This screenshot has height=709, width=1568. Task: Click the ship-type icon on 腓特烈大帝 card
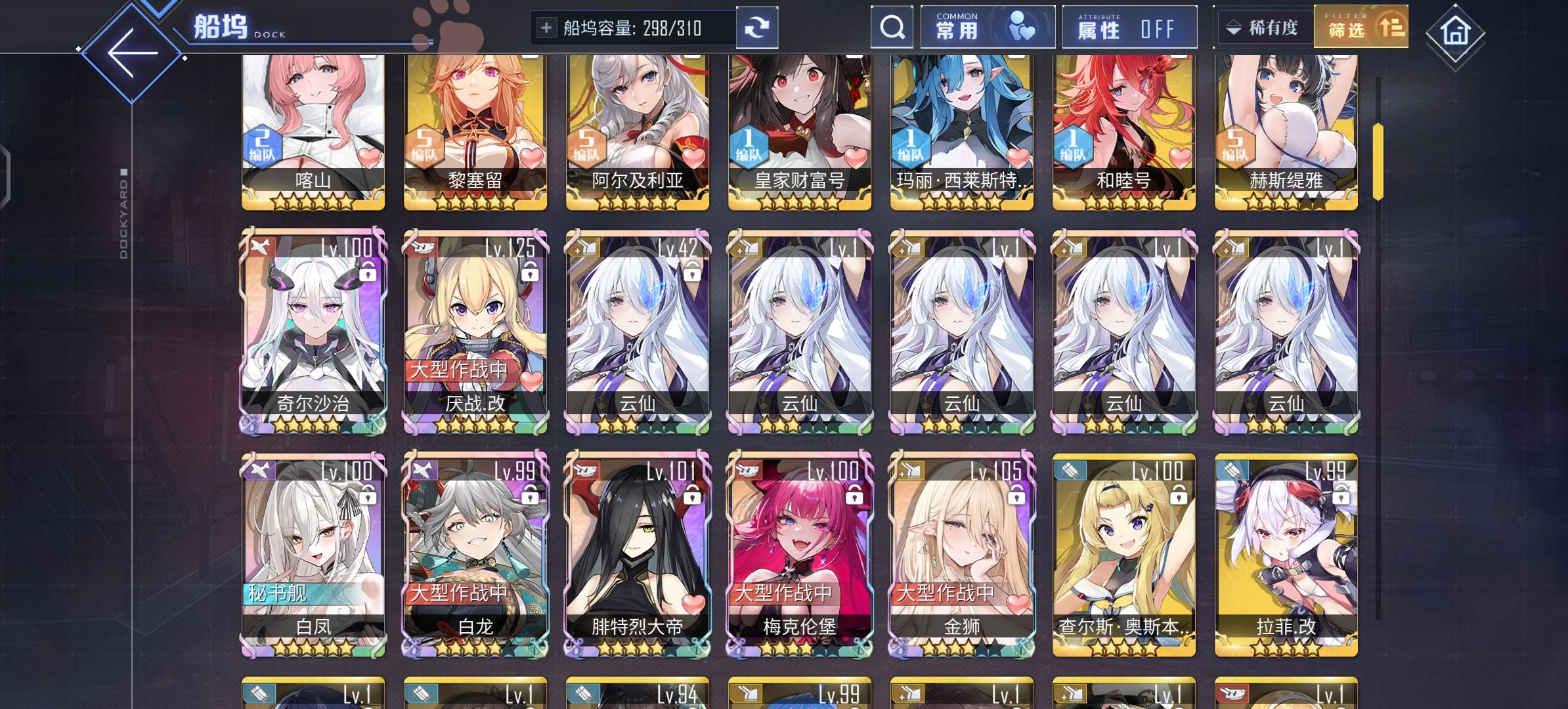tap(586, 470)
